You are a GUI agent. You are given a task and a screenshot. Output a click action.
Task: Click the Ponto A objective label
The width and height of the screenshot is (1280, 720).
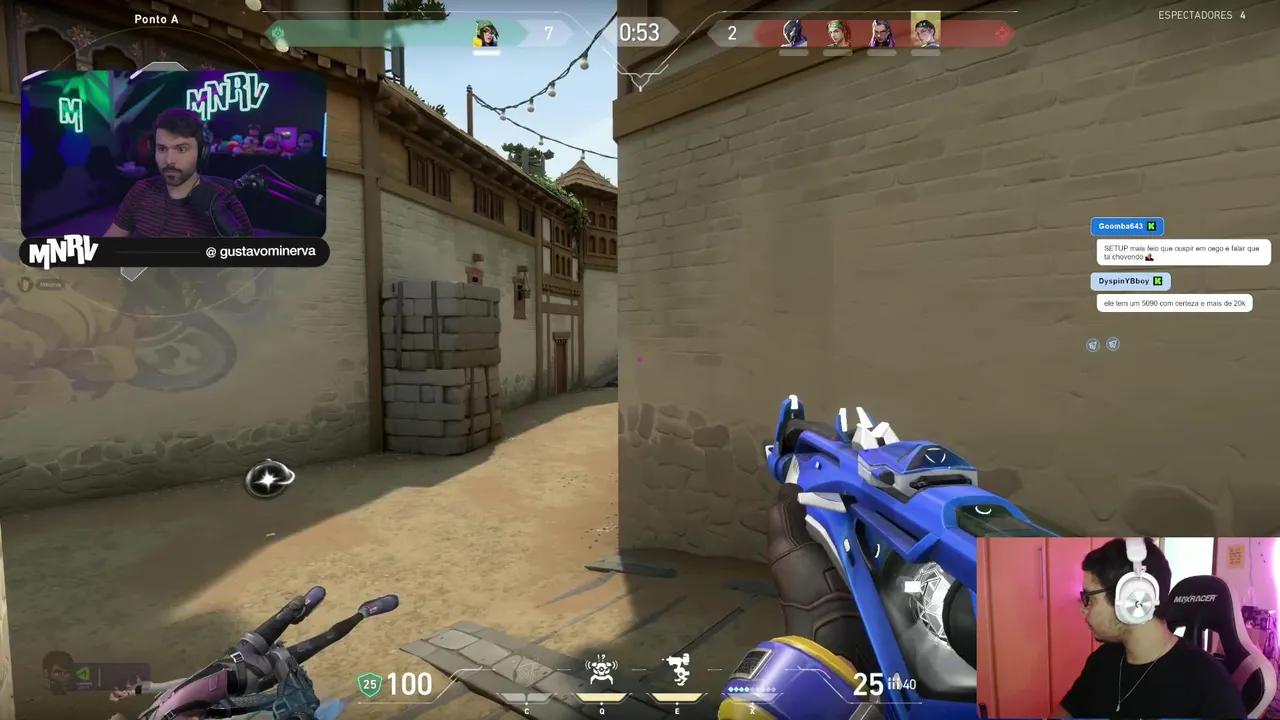(x=156, y=18)
